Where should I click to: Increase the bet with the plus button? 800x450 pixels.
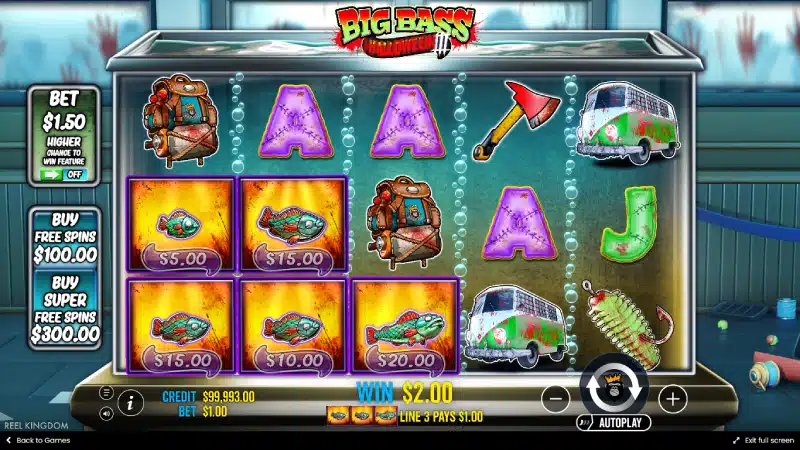pyautogui.click(x=673, y=398)
